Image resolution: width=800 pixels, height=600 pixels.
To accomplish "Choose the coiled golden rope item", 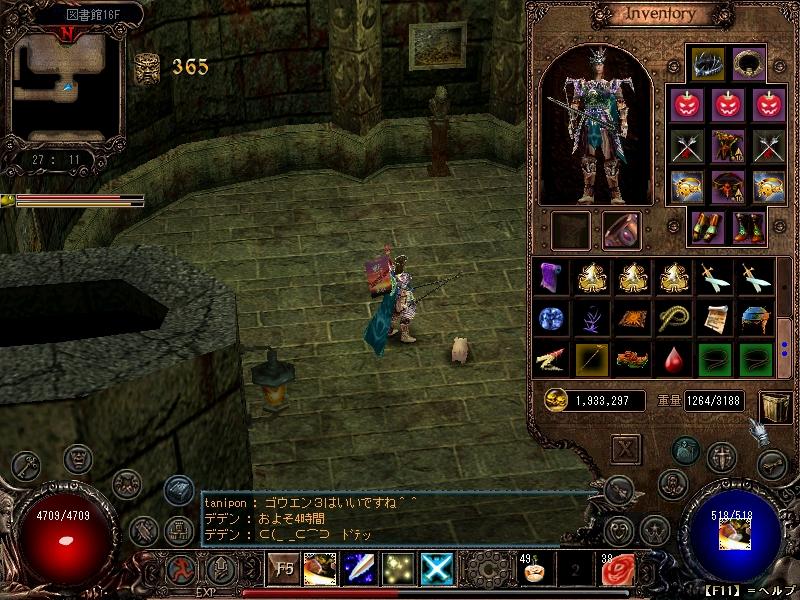I will pos(675,318).
